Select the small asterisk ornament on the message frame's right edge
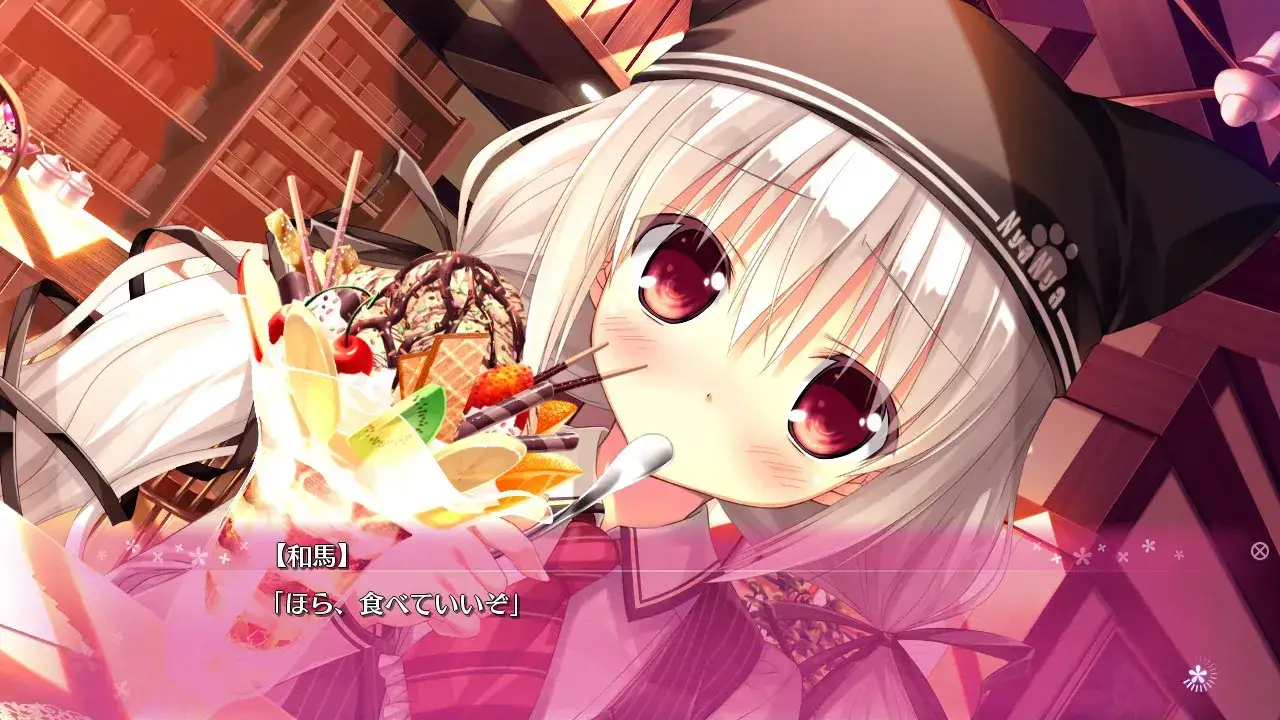The height and width of the screenshot is (720, 1280). coord(1179,556)
